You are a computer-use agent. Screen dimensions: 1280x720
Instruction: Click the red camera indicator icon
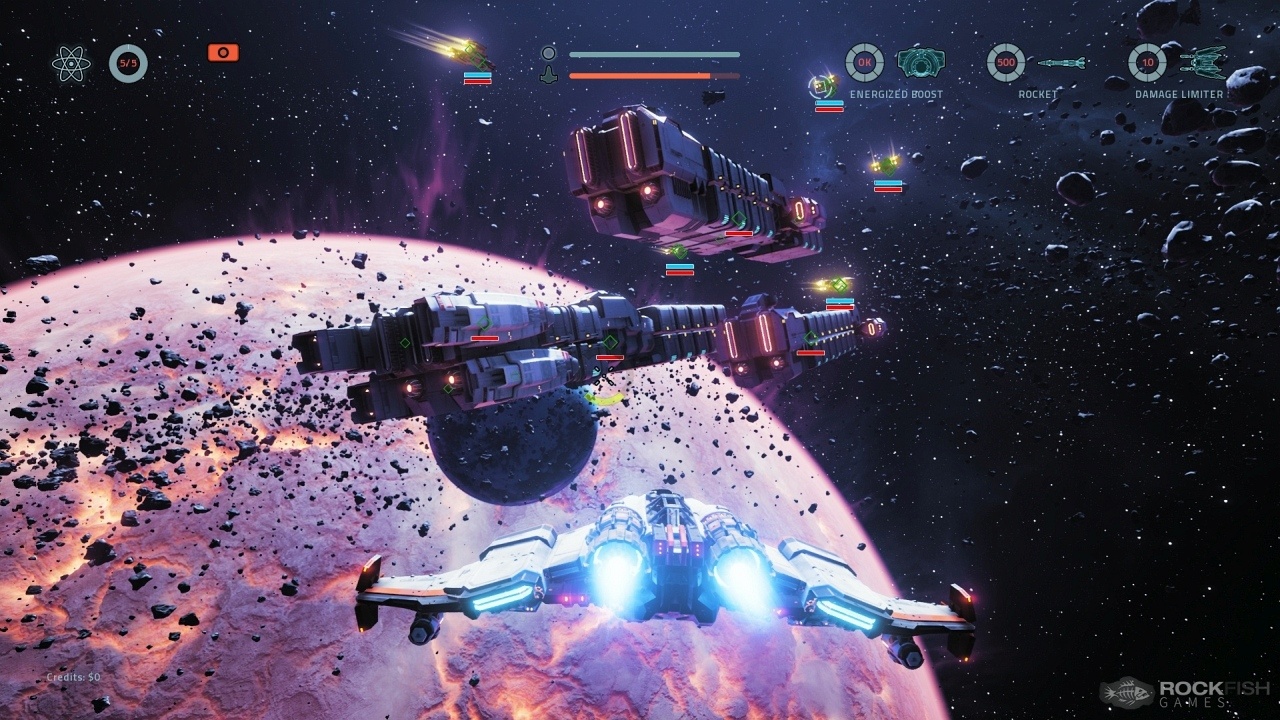click(x=223, y=52)
